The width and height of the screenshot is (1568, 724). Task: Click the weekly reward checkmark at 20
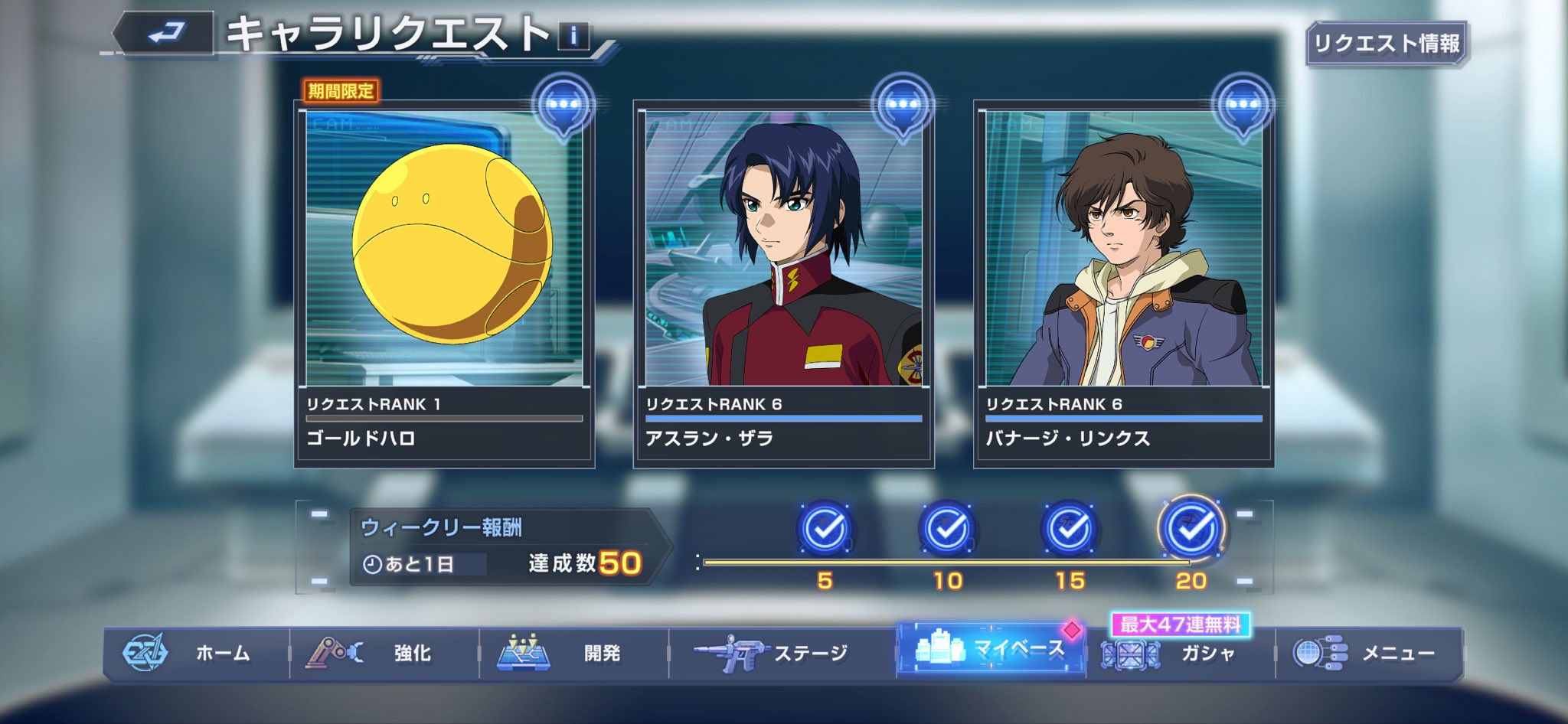[1191, 529]
